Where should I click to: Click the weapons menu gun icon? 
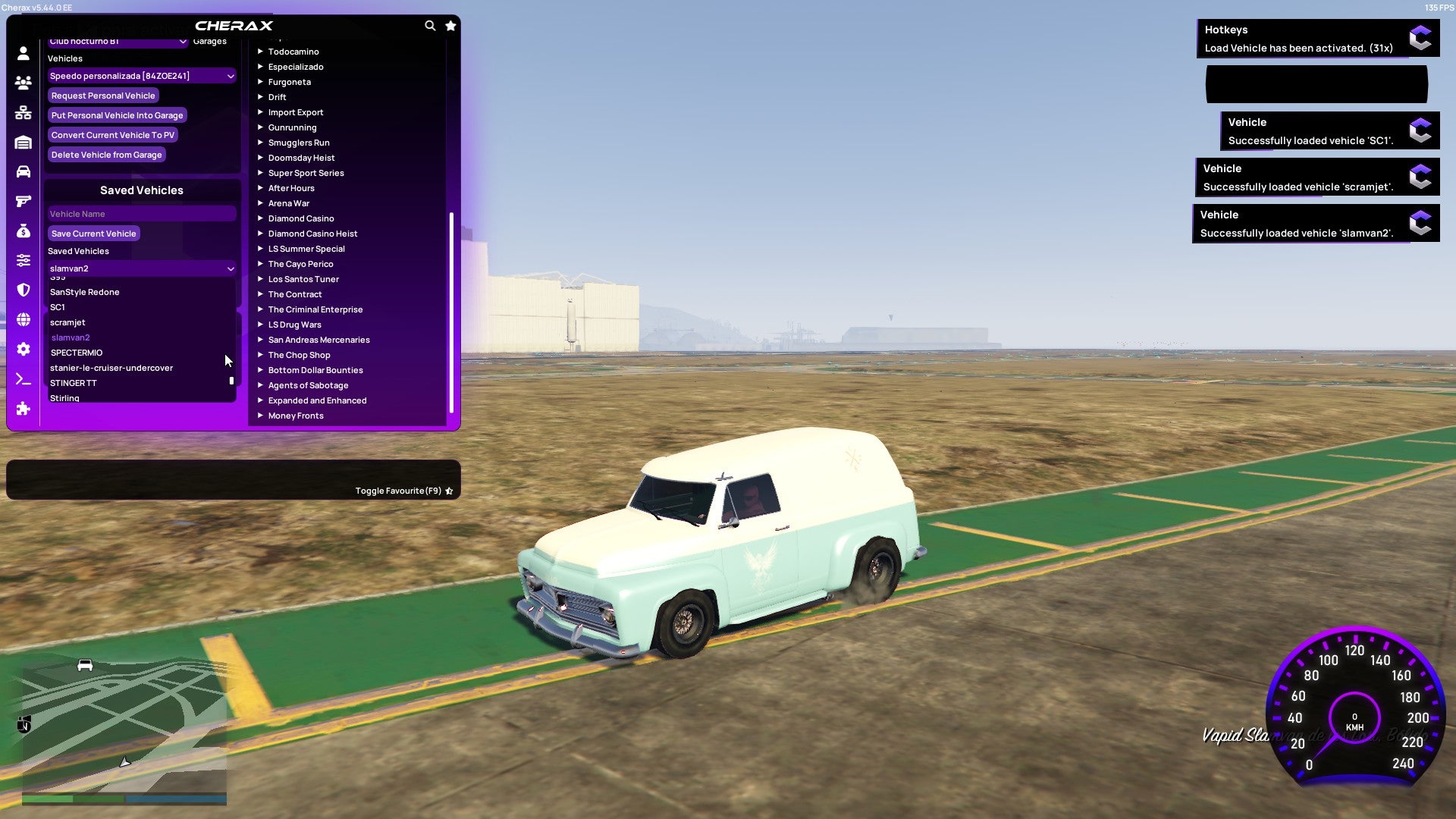click(x=23, y=201)
